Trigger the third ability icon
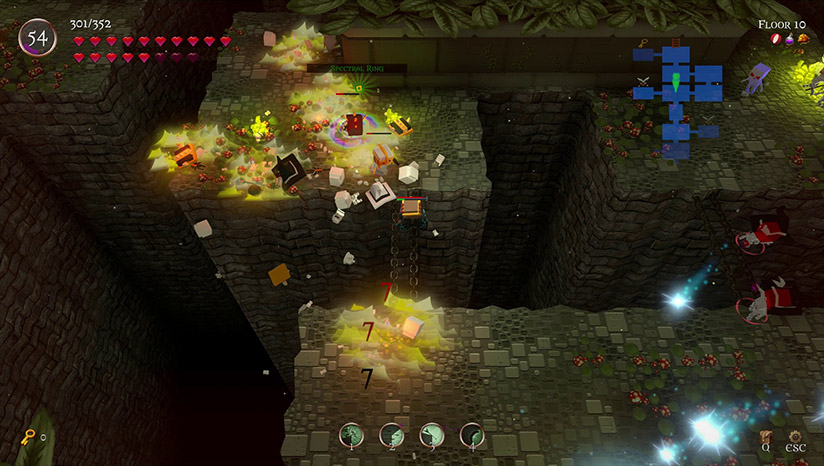Image resolution: width=824 pixels, height=466 pixels. 431,435
